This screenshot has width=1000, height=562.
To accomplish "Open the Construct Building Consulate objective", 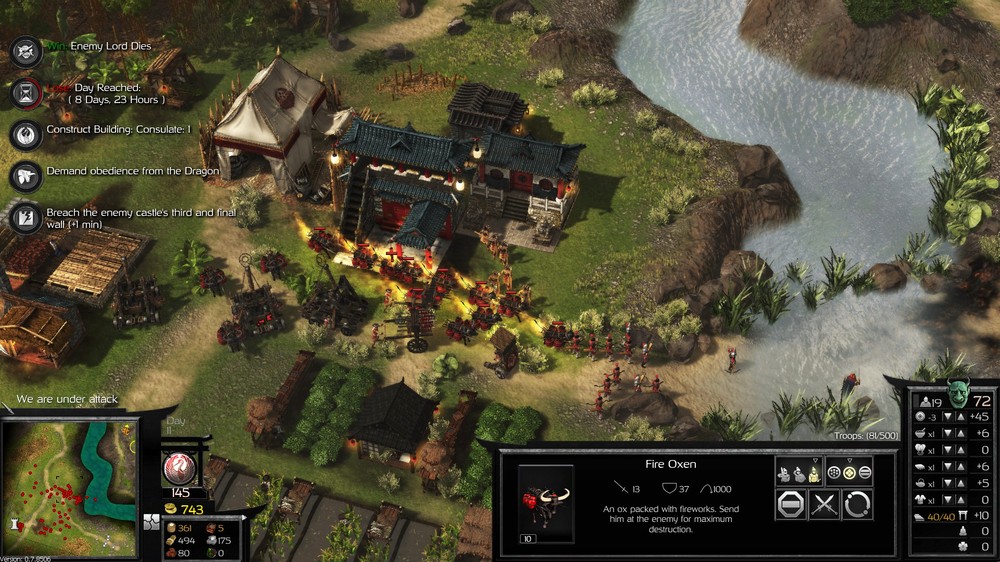I will tap(26, 133).
